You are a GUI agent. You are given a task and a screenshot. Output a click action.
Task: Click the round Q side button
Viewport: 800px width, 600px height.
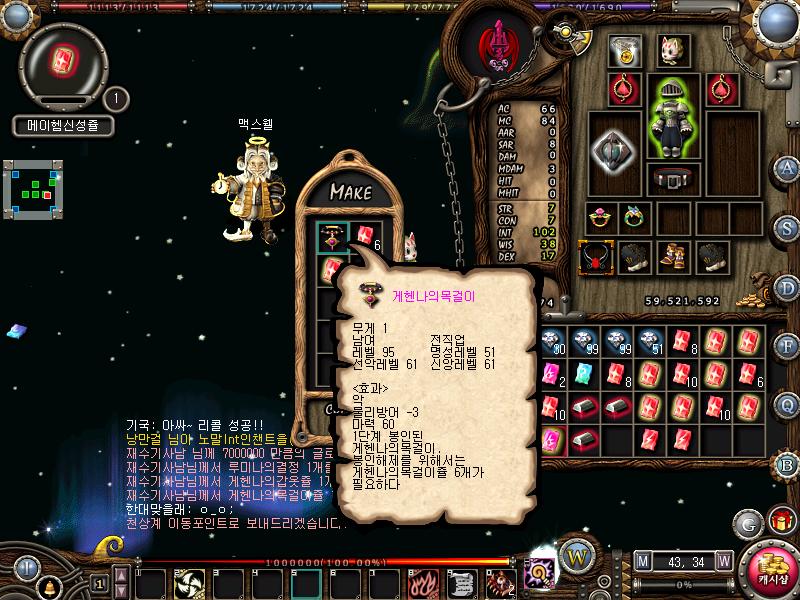pyautogui.click(x=787, y=404)
